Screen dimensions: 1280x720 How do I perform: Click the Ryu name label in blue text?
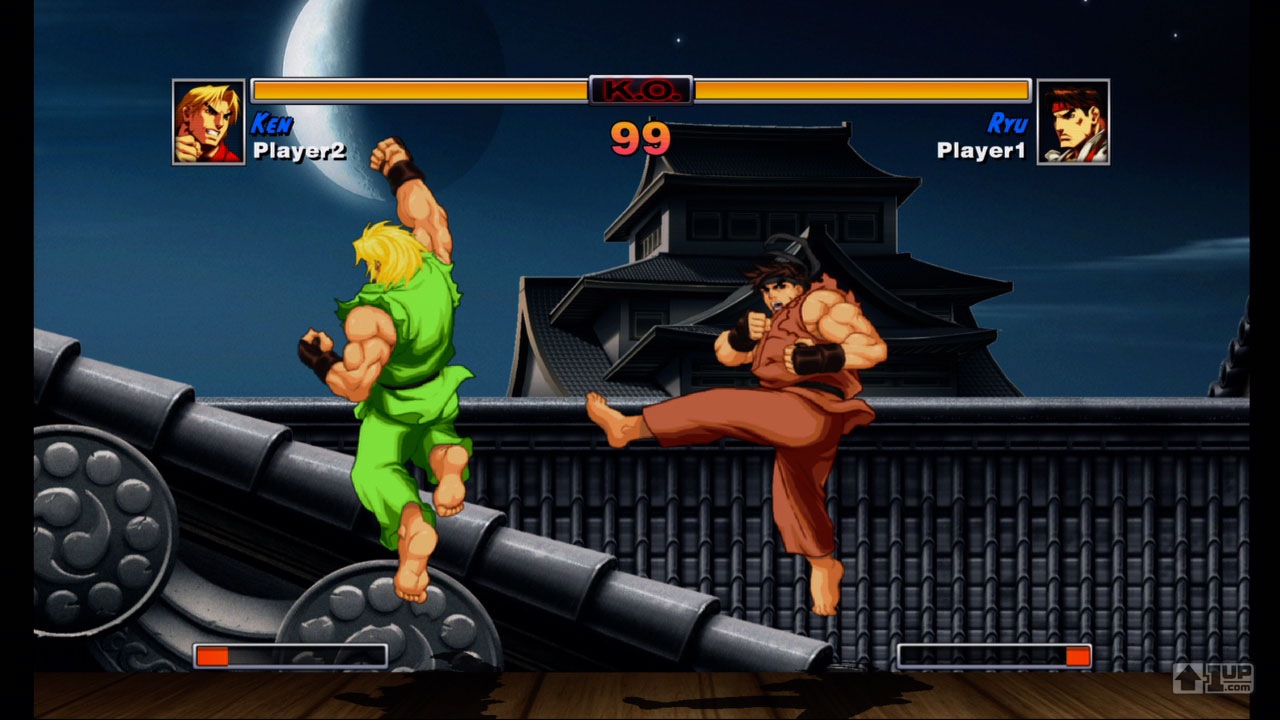pos(1006,122)
